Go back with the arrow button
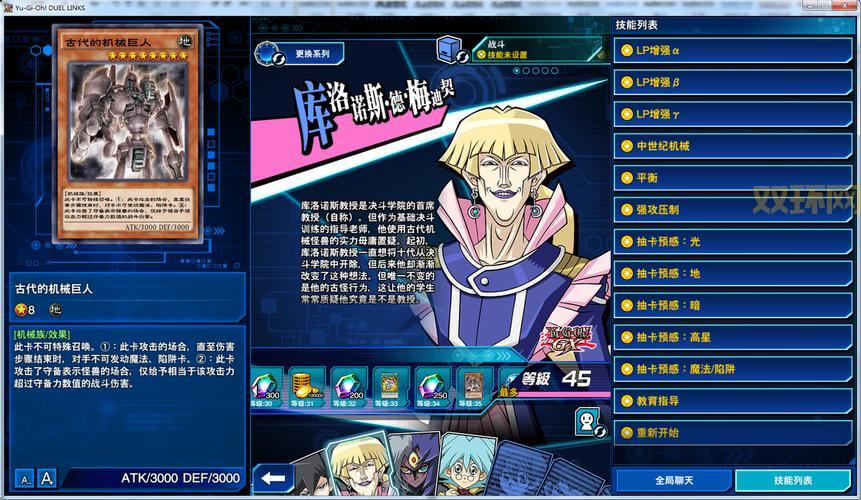Screen dimensions: 861x500 273,478
